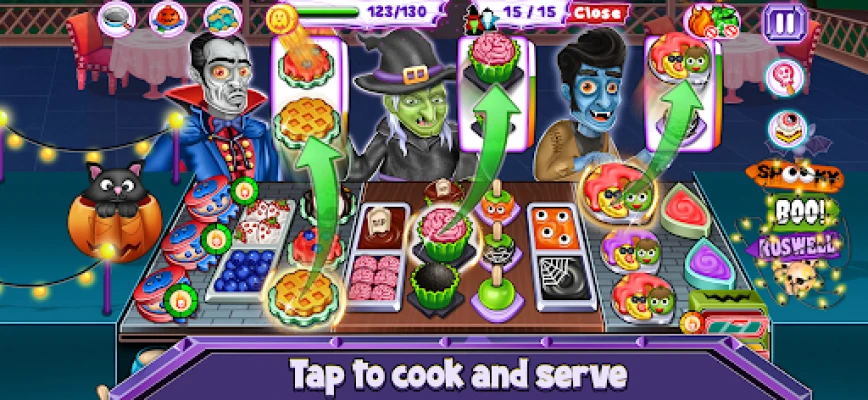Tap the strawberry and cream topping tray

[x=263, y=214]
